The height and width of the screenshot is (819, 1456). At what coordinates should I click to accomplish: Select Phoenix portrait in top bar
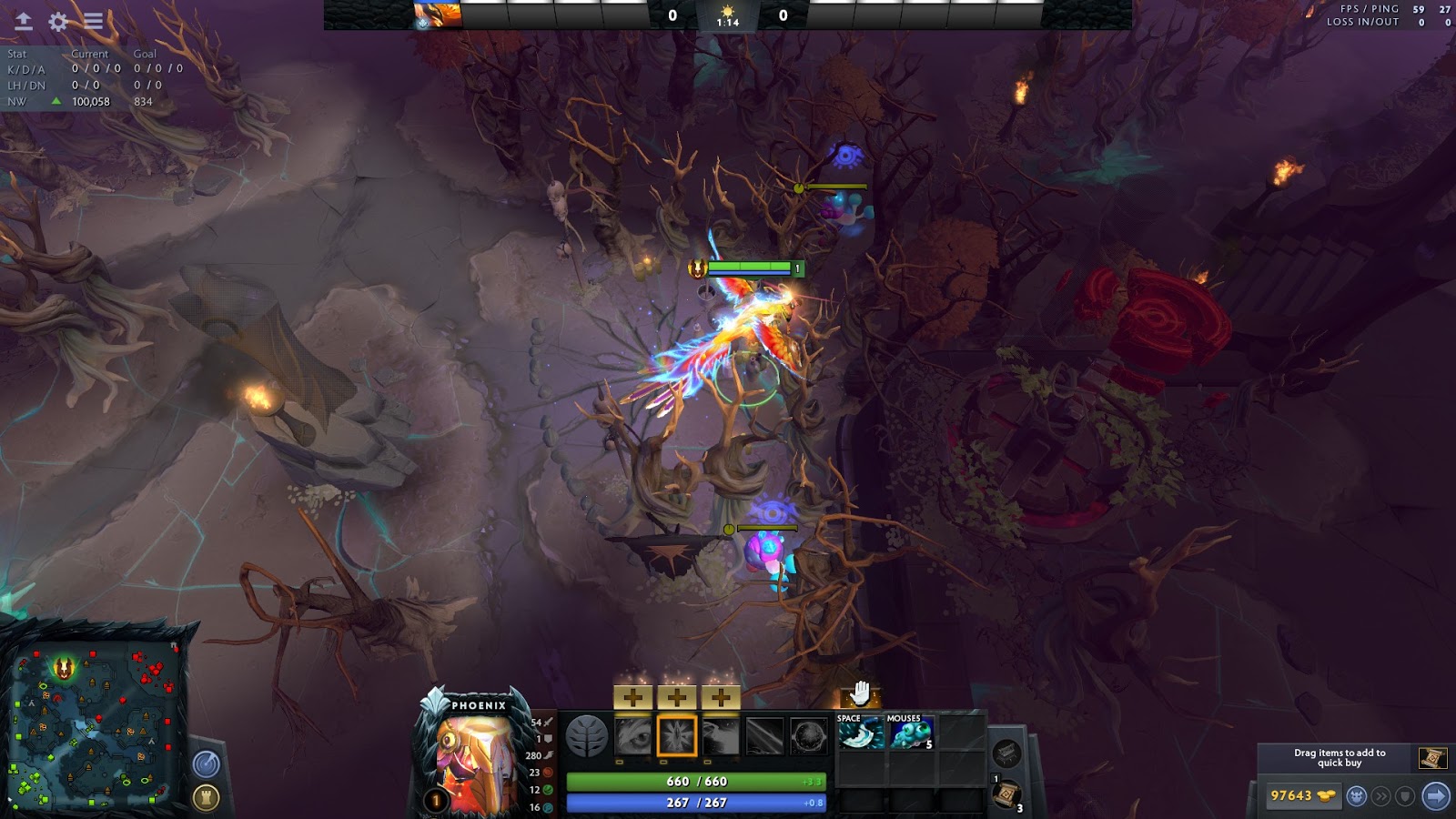coord(438,15)
